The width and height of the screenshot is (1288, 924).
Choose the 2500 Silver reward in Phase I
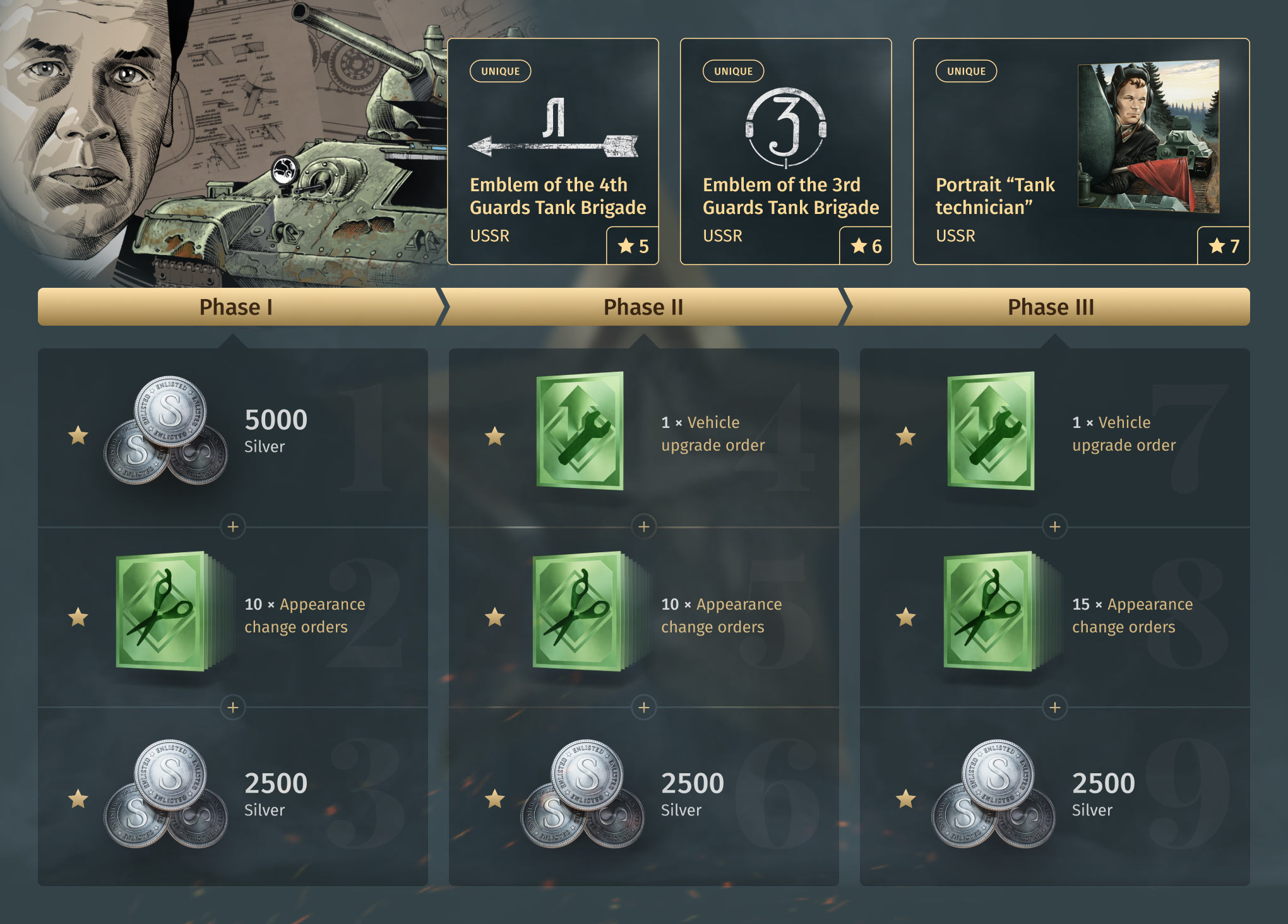pos(232,797)
